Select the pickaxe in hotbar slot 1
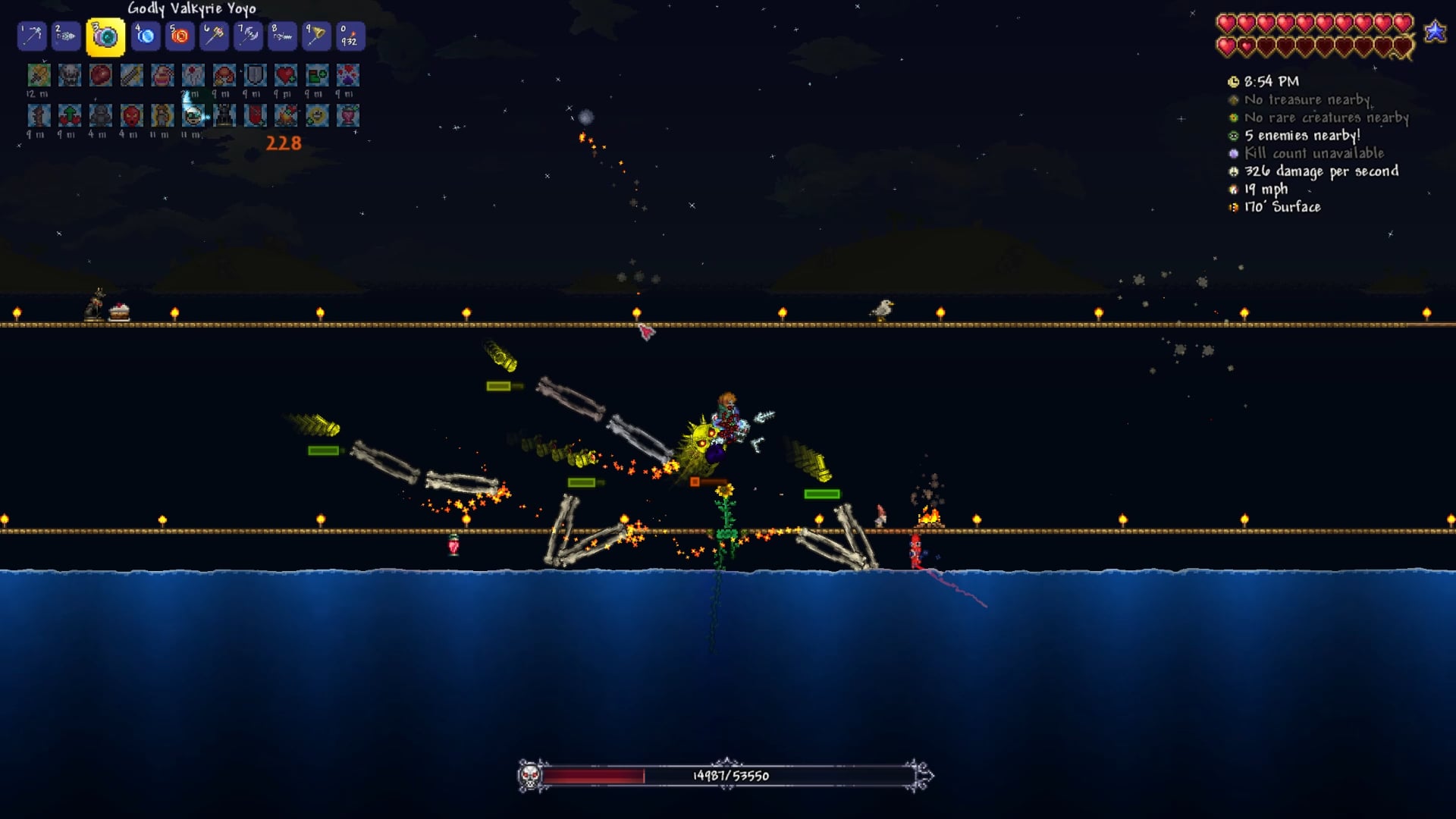This screenshot has height=819, width=1456. click(x=32, y=36)
